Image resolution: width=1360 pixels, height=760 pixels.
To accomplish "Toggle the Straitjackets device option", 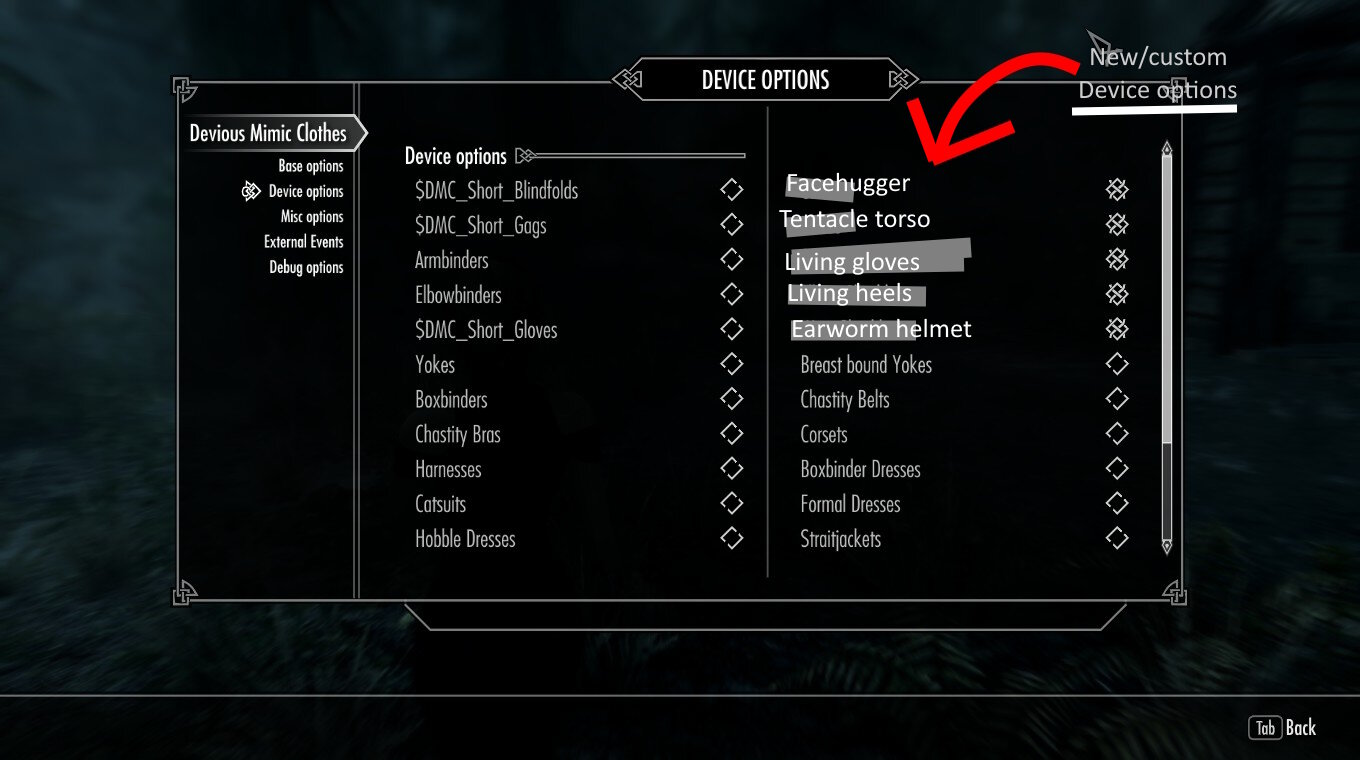I will pos(1117,538).
